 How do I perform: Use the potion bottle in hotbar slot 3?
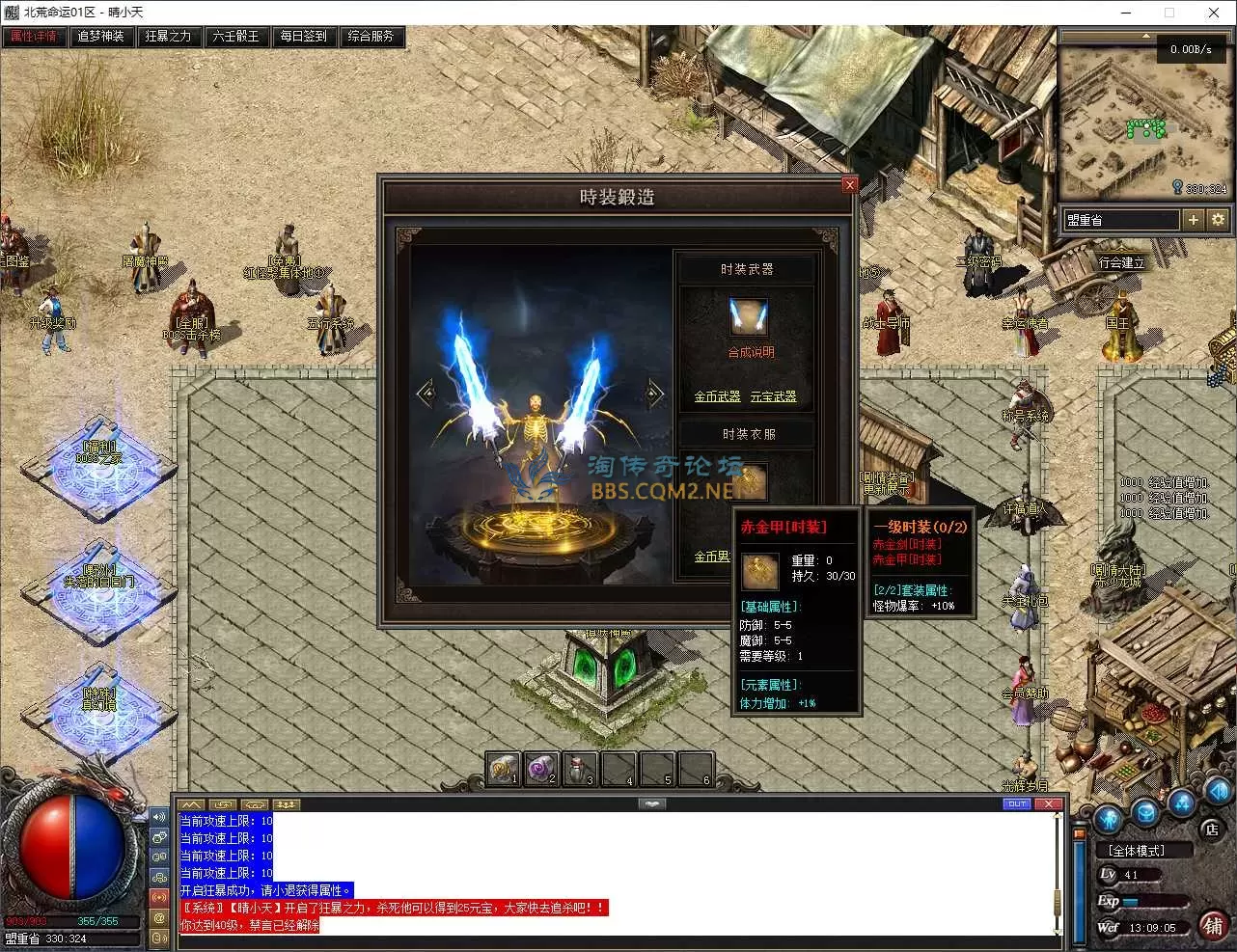click(579, 769)
